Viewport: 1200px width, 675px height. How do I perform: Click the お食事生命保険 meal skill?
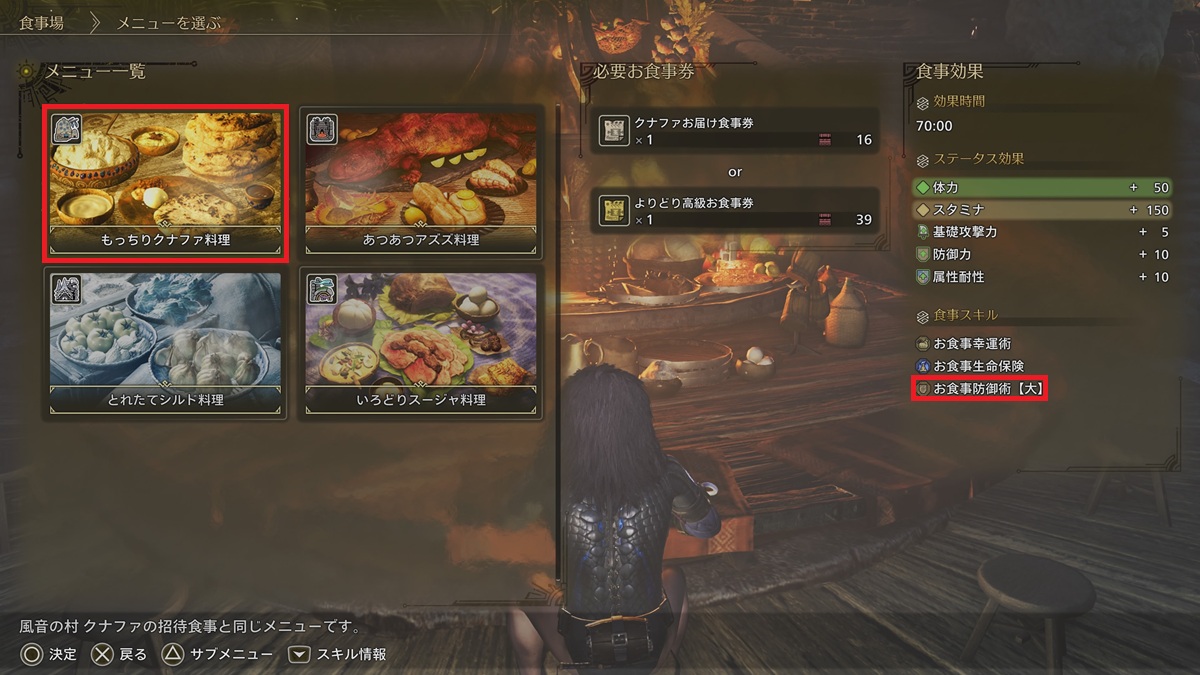pos(977,366)
